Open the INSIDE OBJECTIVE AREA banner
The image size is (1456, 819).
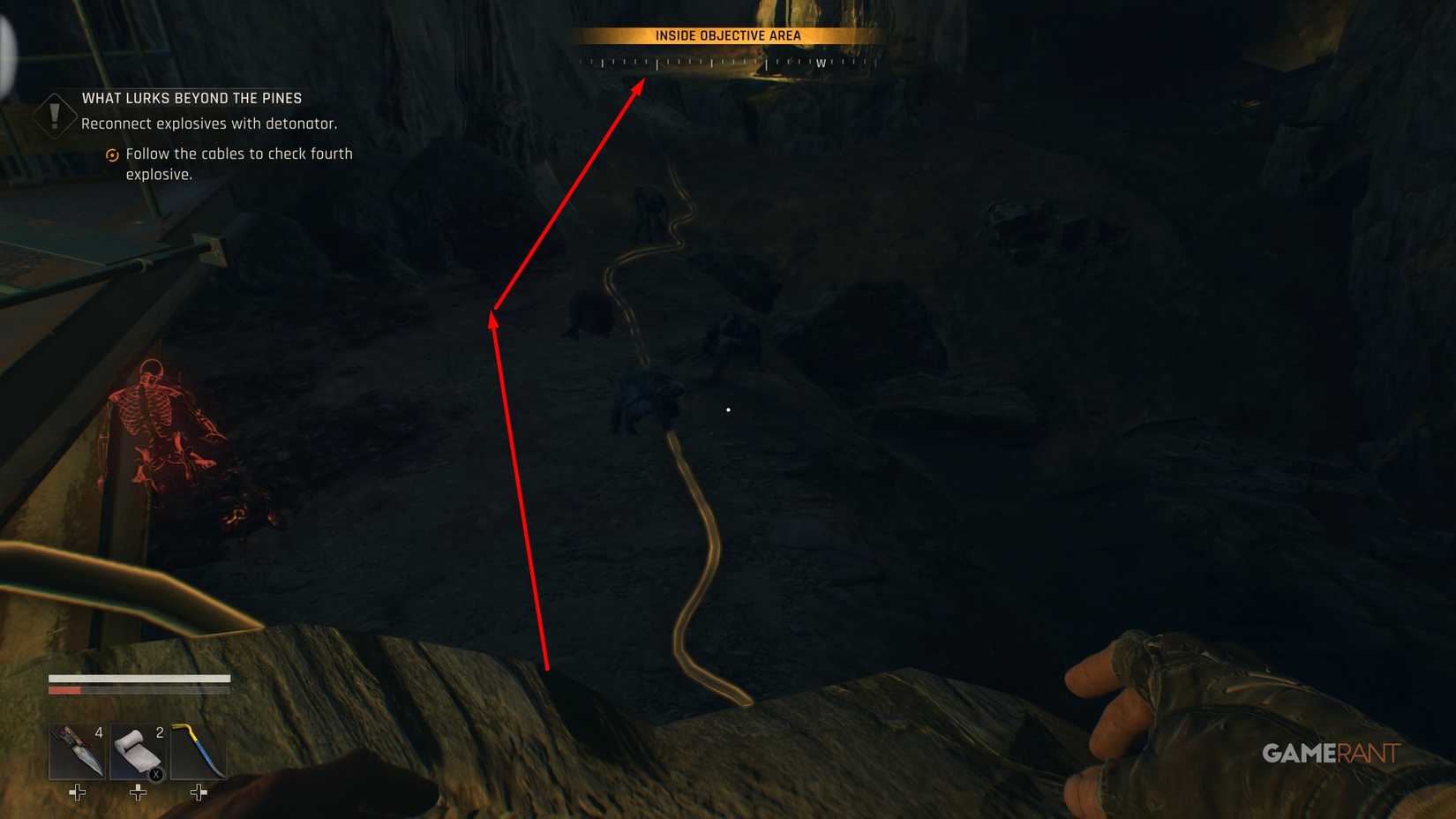pos(727,35)
